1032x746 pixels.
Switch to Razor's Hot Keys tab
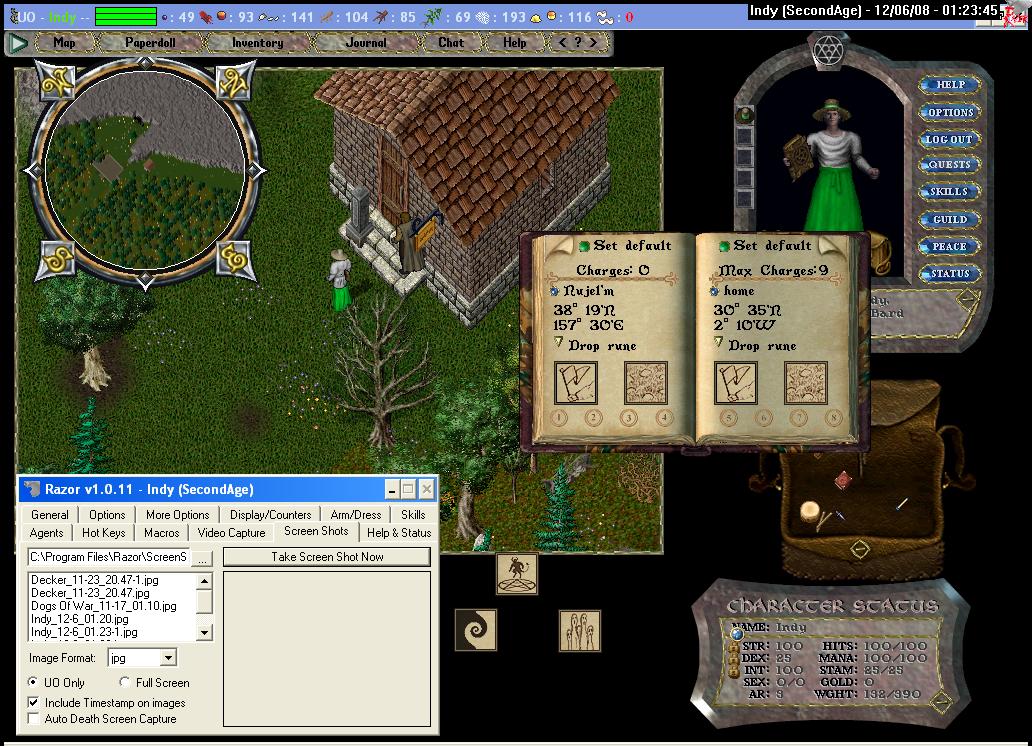click(104, 533)
